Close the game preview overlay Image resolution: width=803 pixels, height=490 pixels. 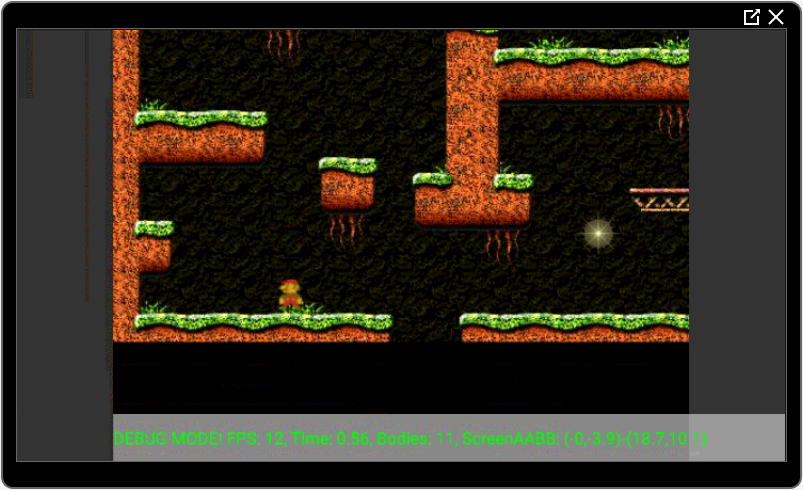point(776,17)
